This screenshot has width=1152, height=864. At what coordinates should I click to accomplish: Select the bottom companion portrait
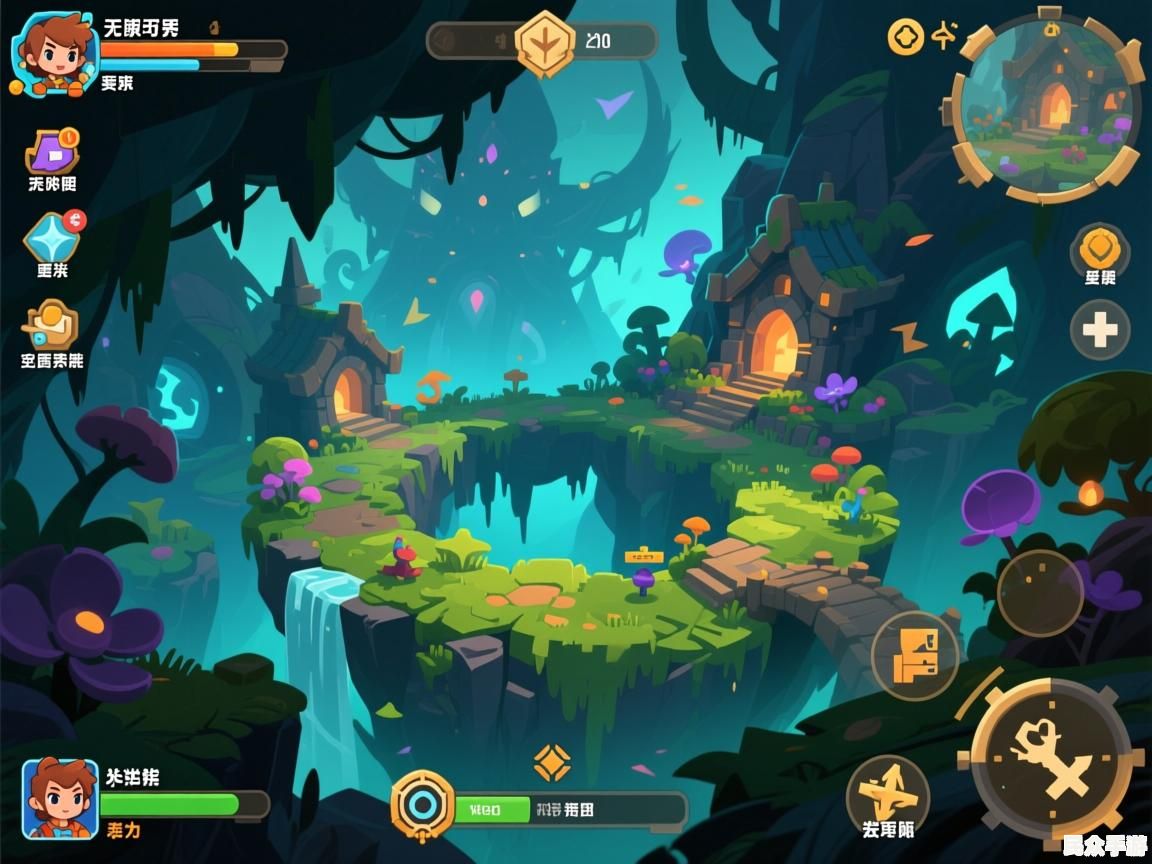point(60,798)
